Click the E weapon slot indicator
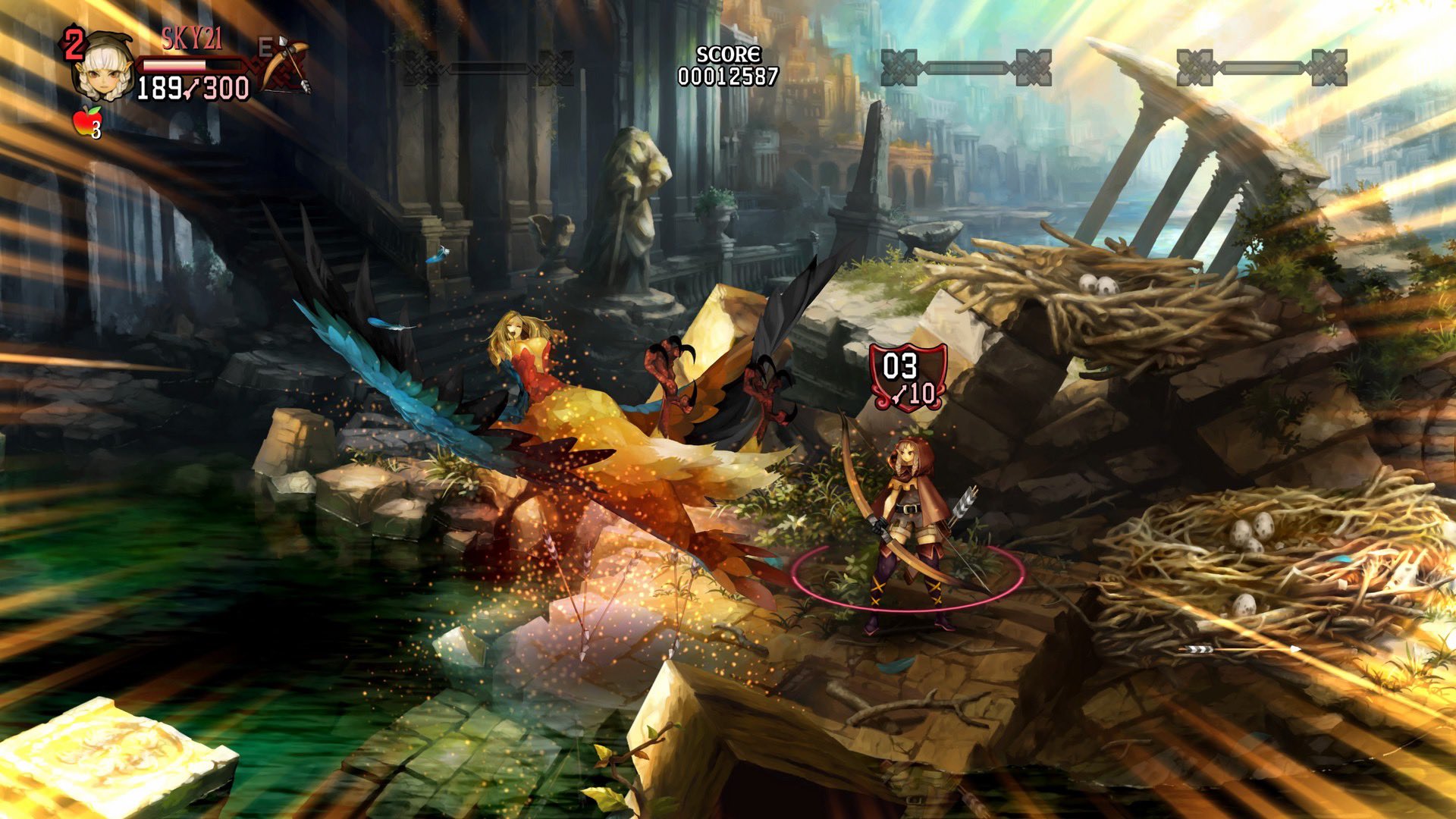This screenshot has width=1456, height=819. point(266,45)
